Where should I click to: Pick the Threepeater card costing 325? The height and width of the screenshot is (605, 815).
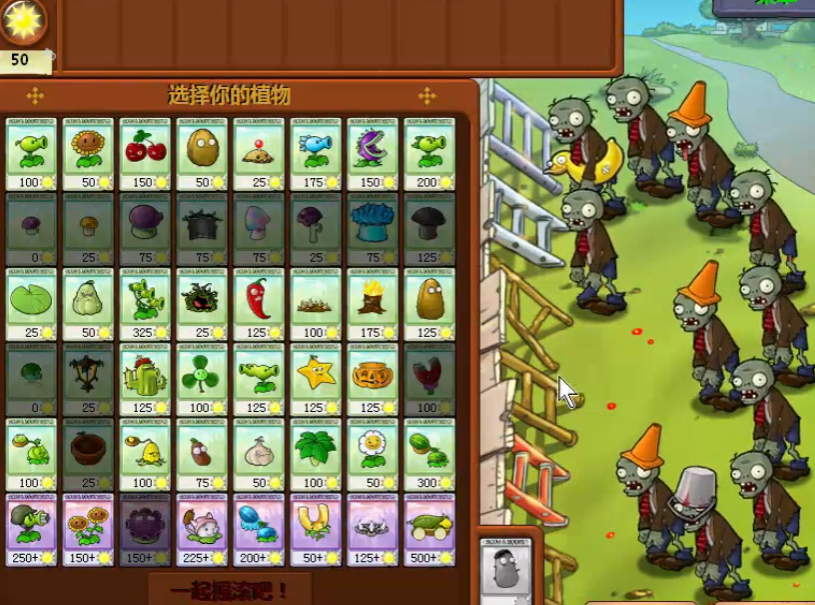click(x=145, y=303)
